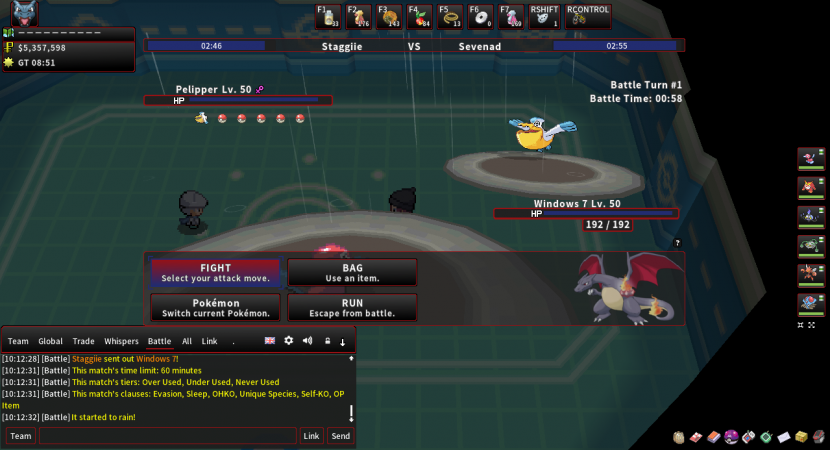
Task: Open battle help question mark
Action: (677, 243)
